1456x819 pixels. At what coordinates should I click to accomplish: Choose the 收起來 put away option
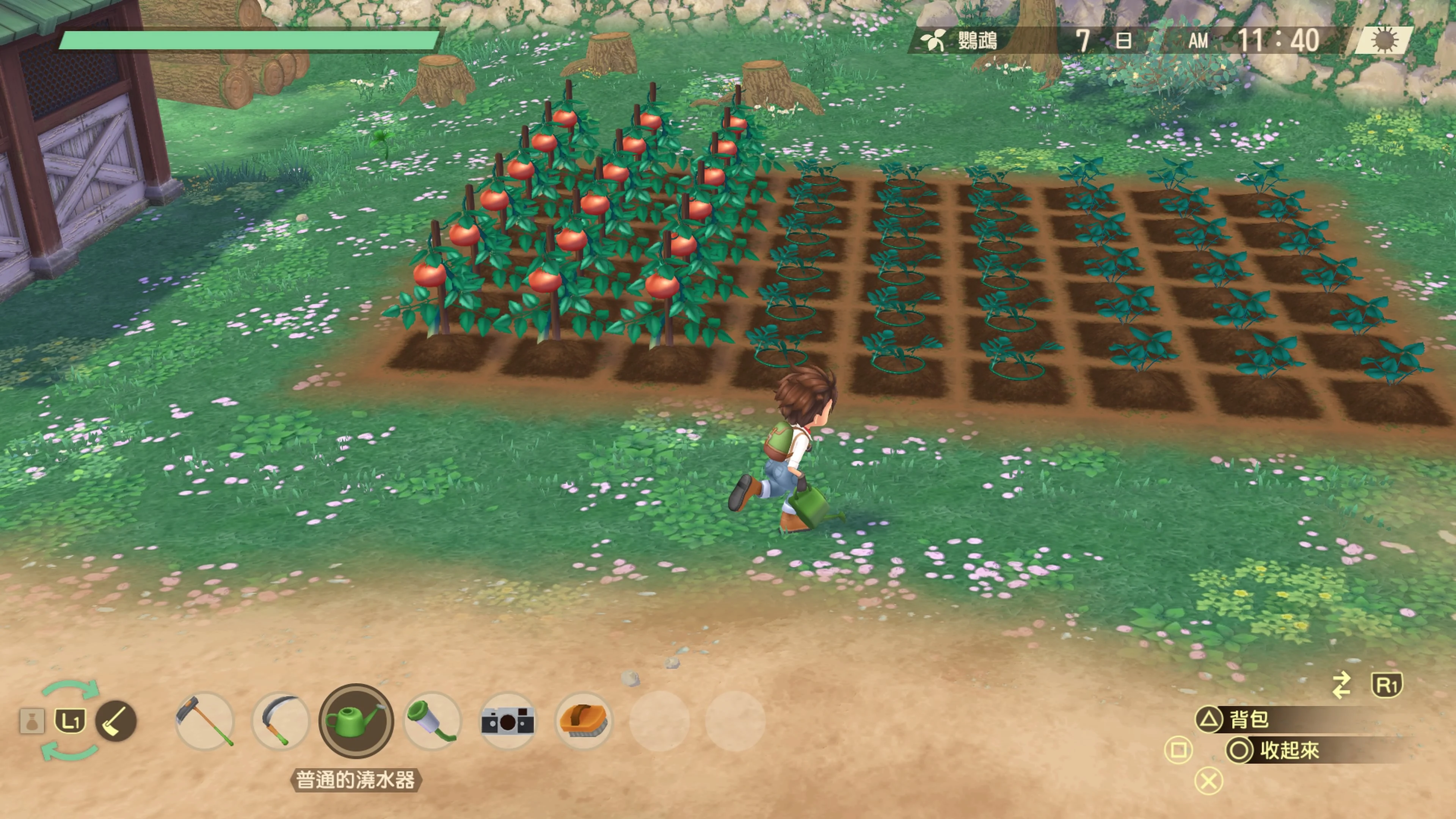1289,751
